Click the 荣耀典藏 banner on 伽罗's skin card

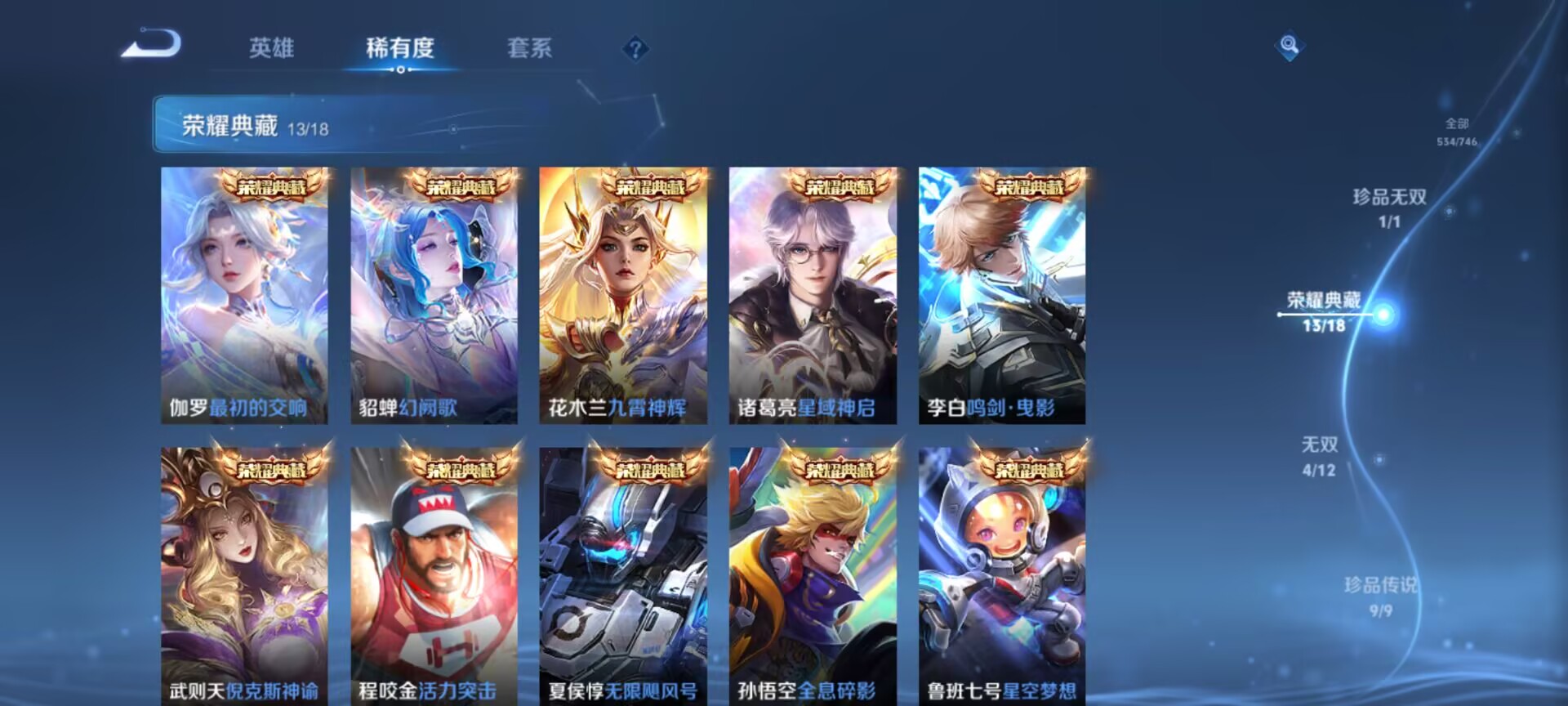(273, 186)
